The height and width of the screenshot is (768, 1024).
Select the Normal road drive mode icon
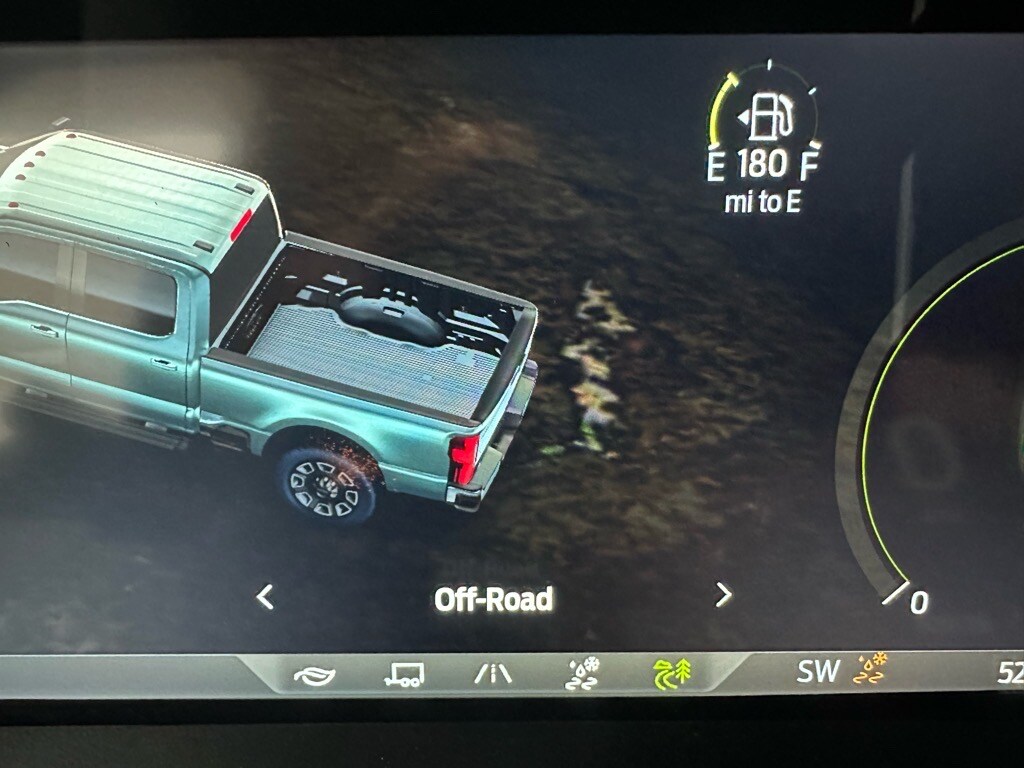point(493,674)
